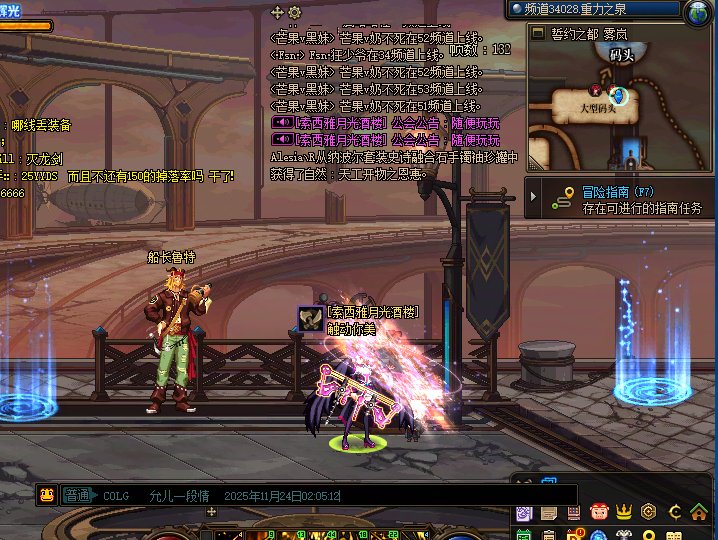
Task: Open the gold crown menu icon
Action: 624,513
